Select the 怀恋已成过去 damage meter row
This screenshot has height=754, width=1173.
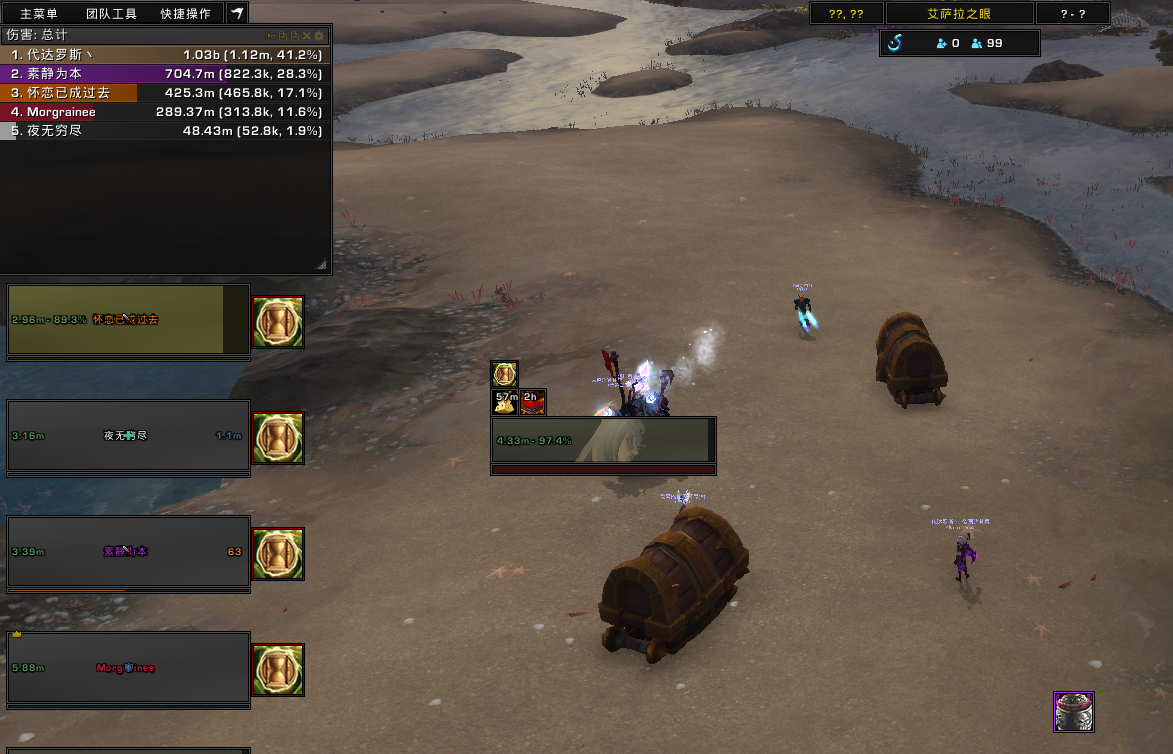[166, 93]
